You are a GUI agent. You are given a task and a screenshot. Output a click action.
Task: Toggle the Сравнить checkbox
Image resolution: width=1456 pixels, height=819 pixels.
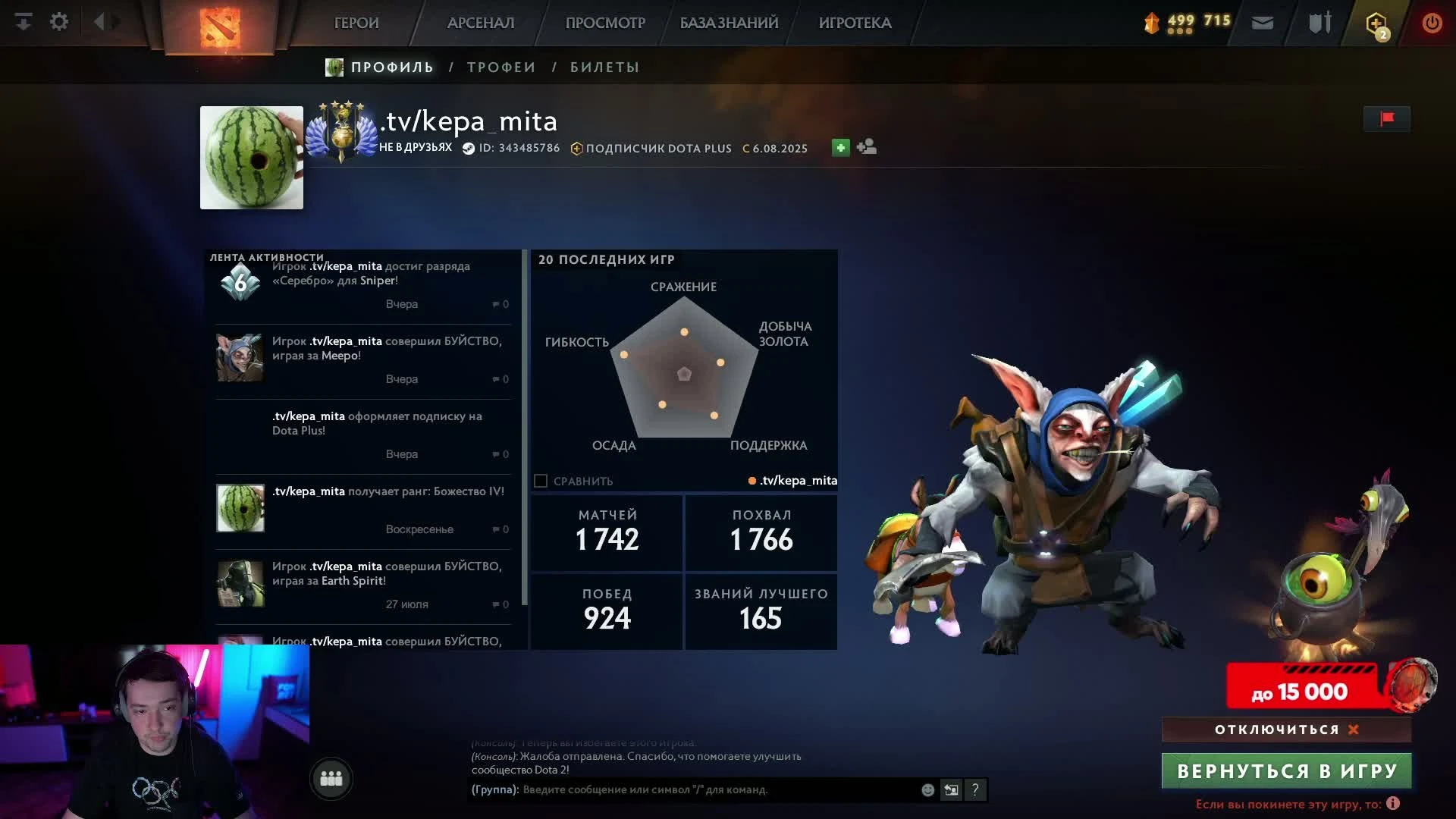click(x=541, y=481)
